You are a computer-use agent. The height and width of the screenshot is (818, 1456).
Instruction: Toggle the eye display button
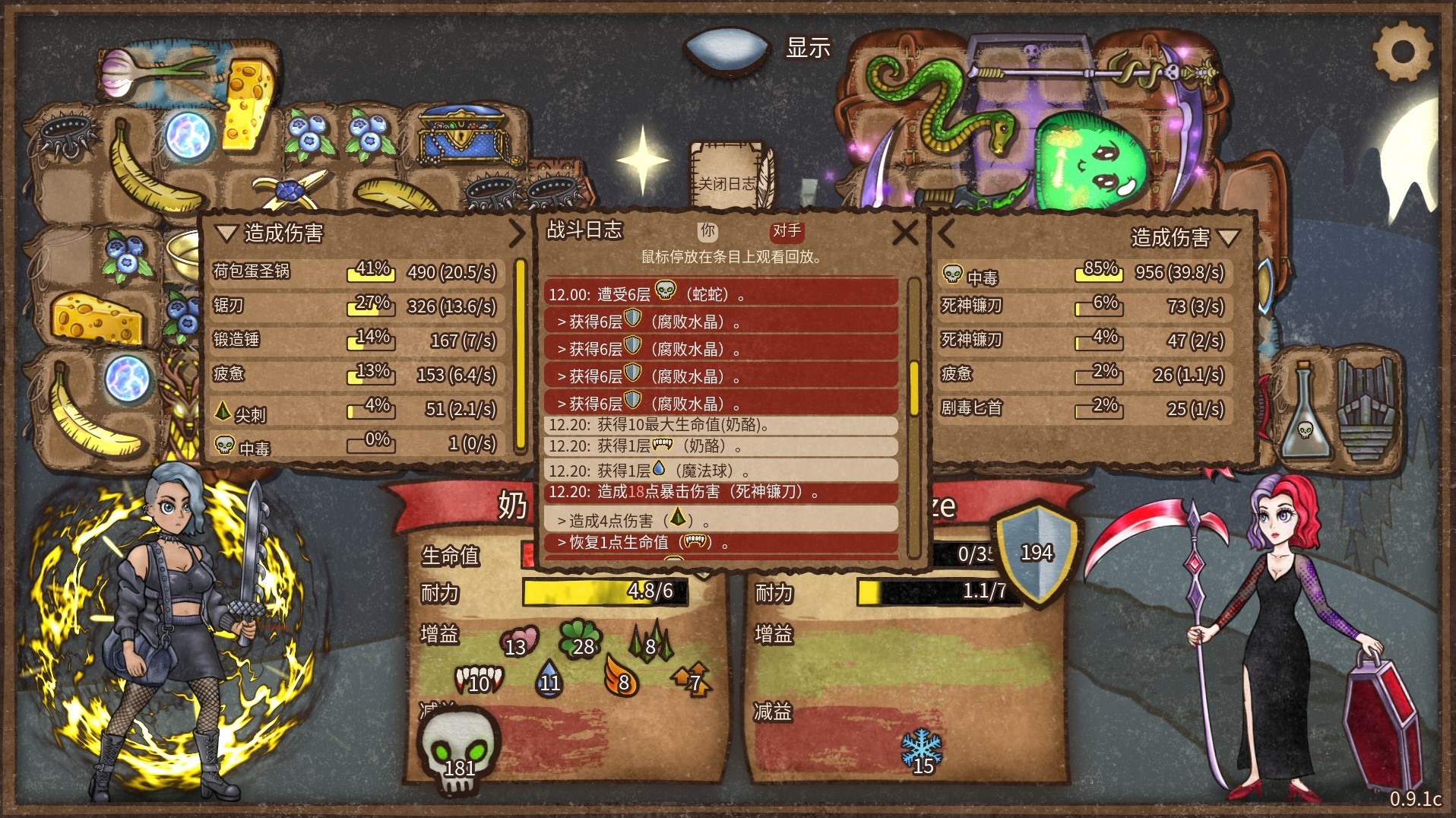coord(727,49)
